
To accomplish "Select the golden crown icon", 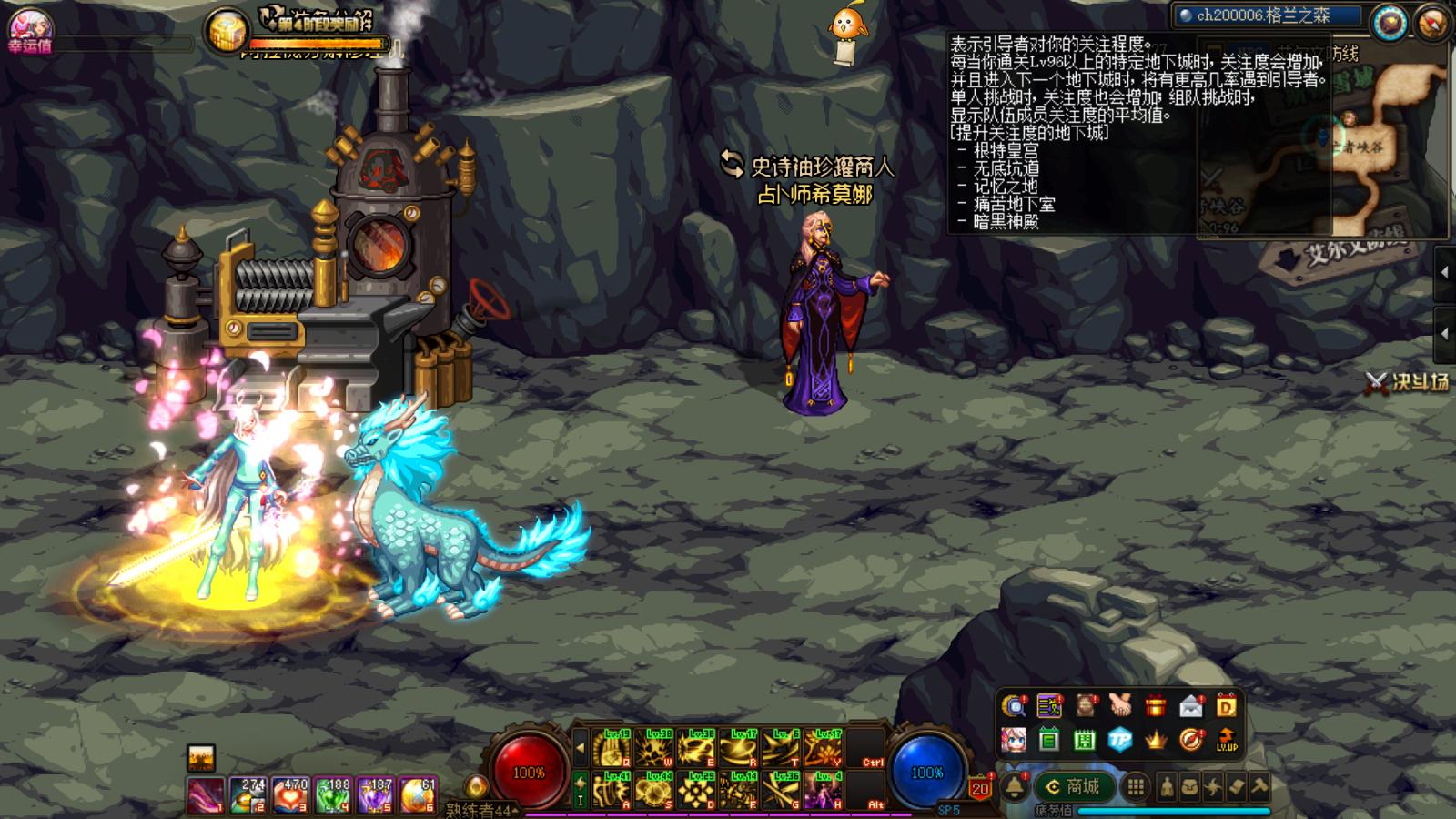I will tap(1156, 741).
